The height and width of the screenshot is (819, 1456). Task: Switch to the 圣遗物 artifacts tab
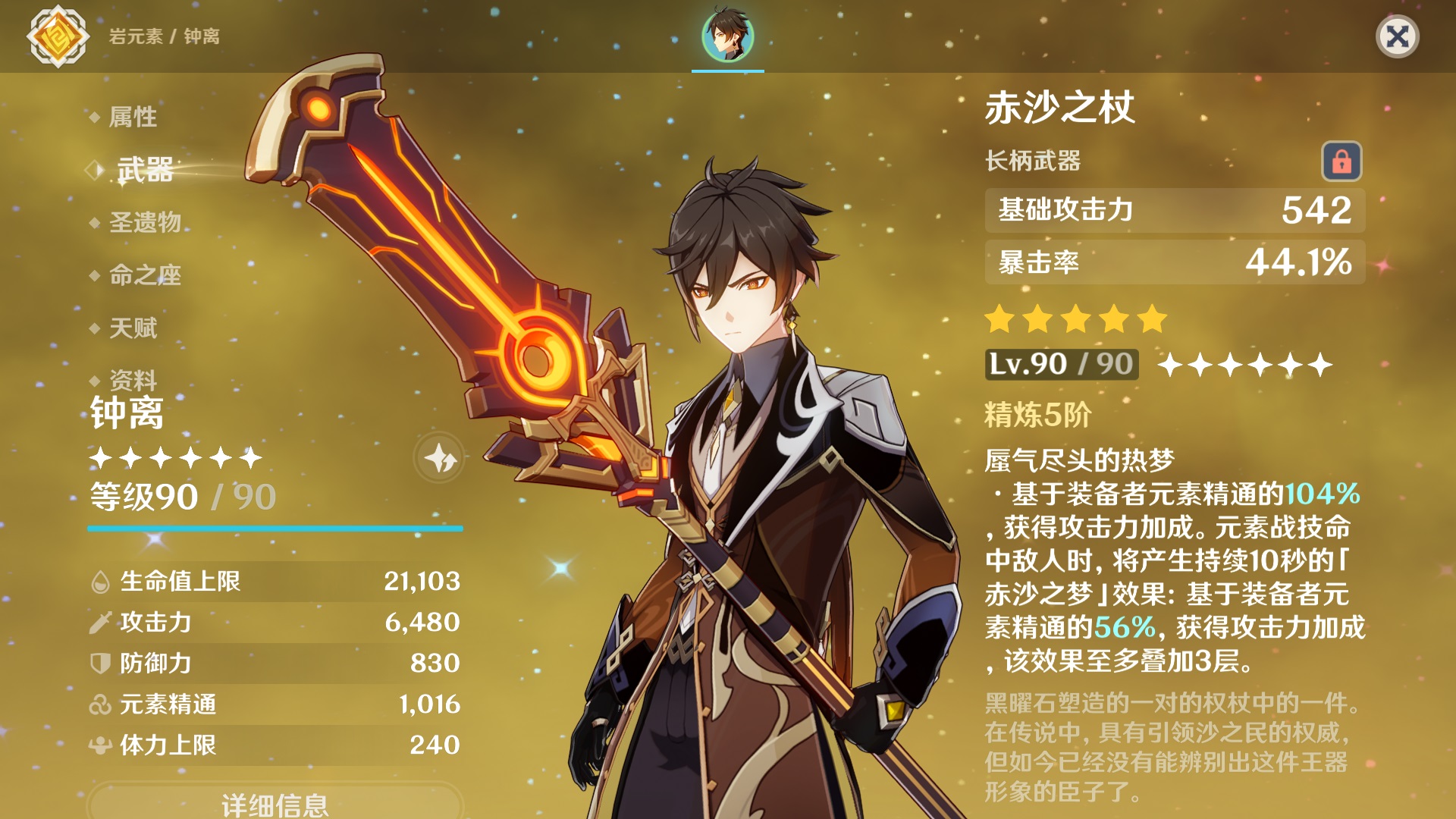(x=145, y=222)
